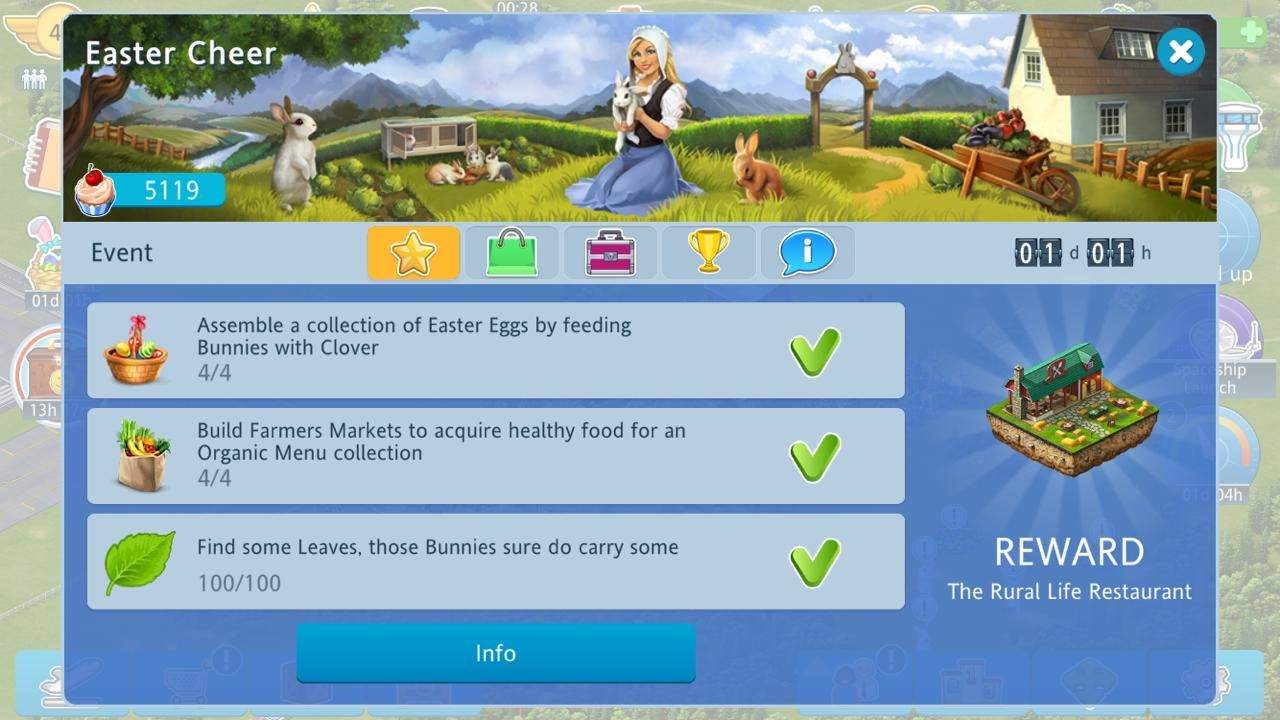Viewport: 1280px width, 720px height.
Task: Click the blue Info button
Action: point(495,653)
